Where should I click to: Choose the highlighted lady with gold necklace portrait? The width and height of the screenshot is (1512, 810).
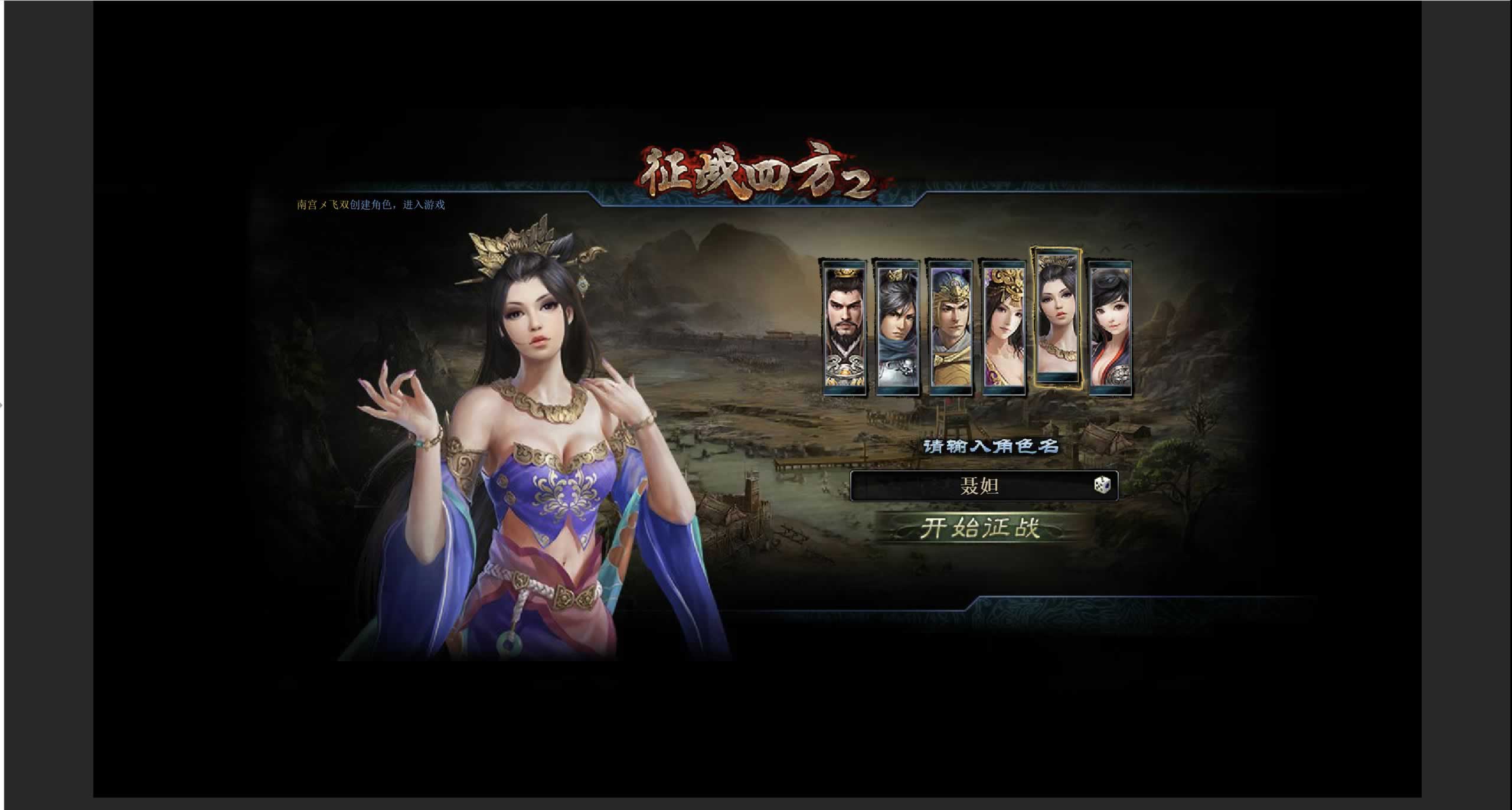[1057, 319]
